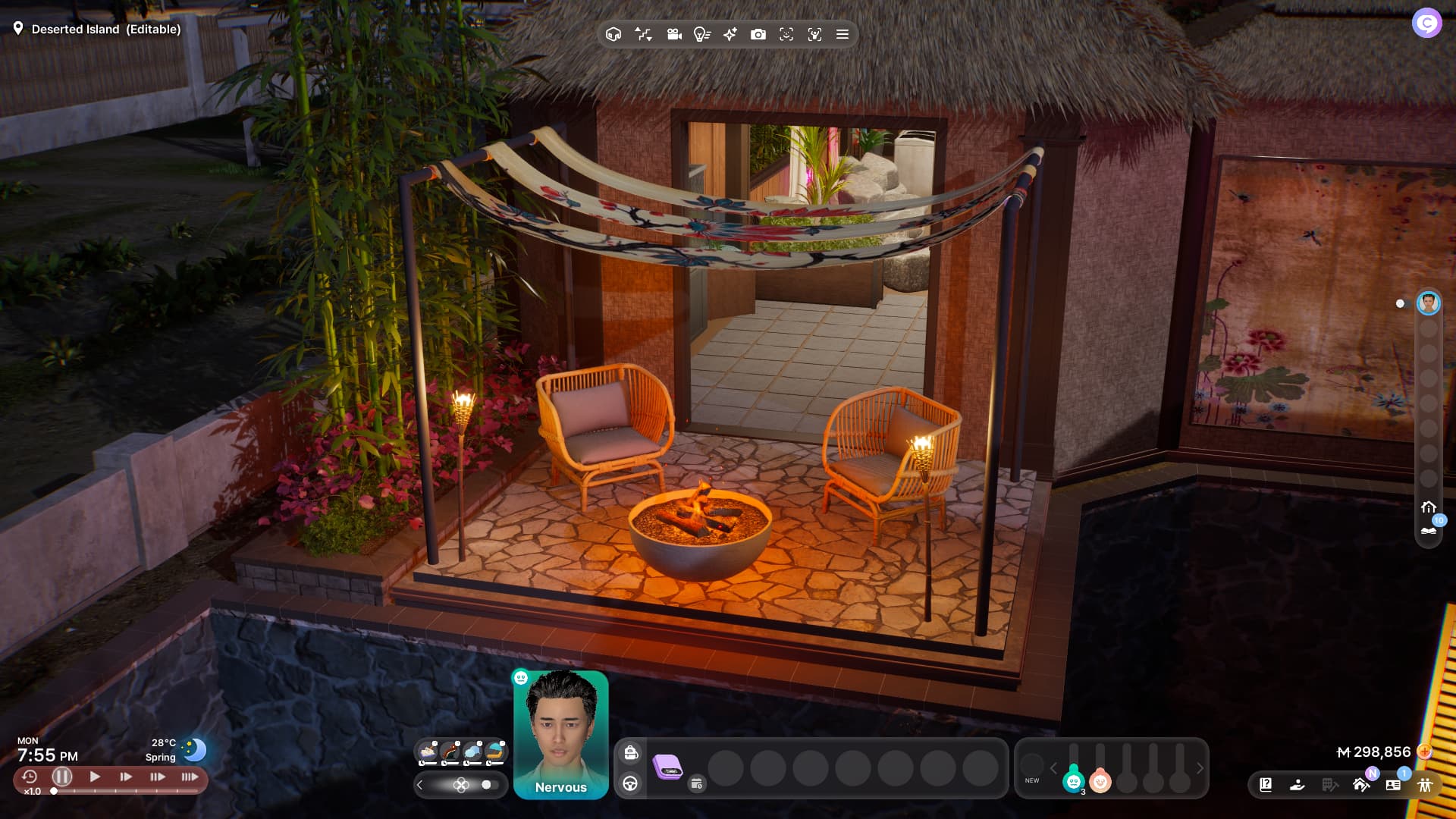
Task: Toggle the light bulb lighting option
Action: coord(701,34)
